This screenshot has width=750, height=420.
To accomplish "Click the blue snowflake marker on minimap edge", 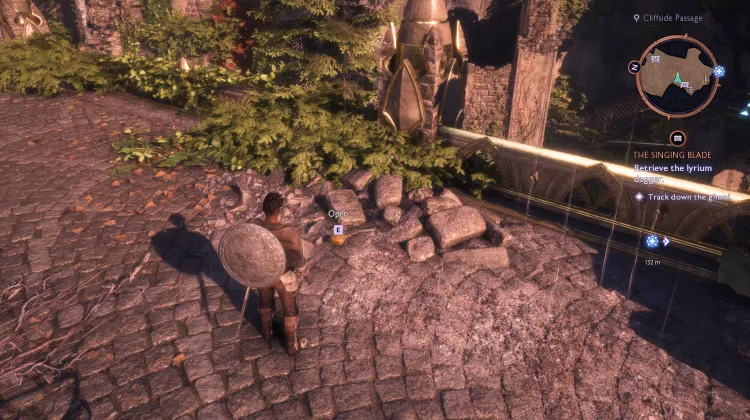I will click(x=719, y=72).
